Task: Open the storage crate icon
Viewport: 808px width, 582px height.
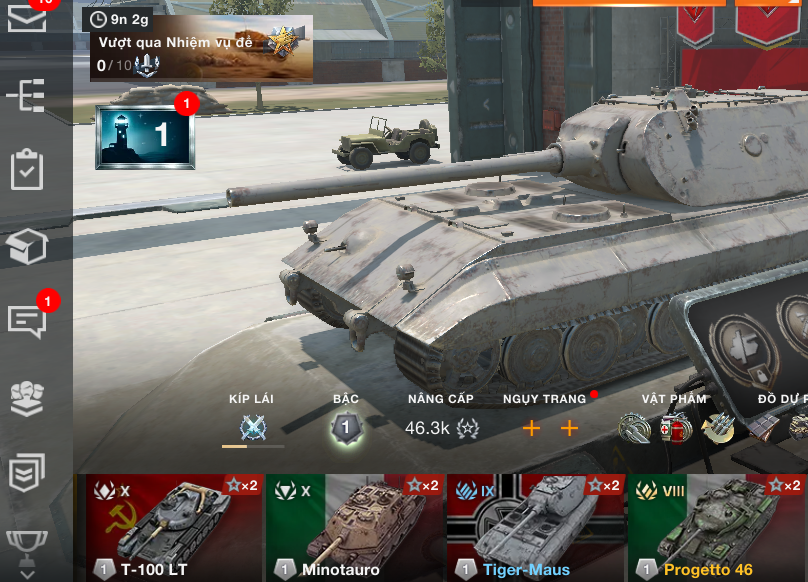Action: point(27,246)
